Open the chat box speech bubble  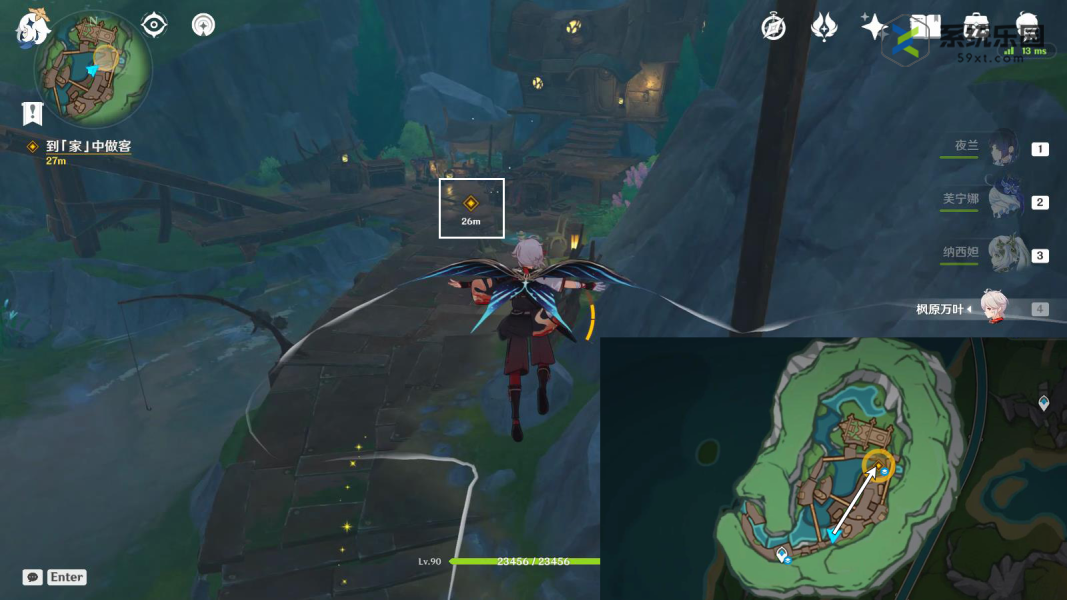[33, 577]
